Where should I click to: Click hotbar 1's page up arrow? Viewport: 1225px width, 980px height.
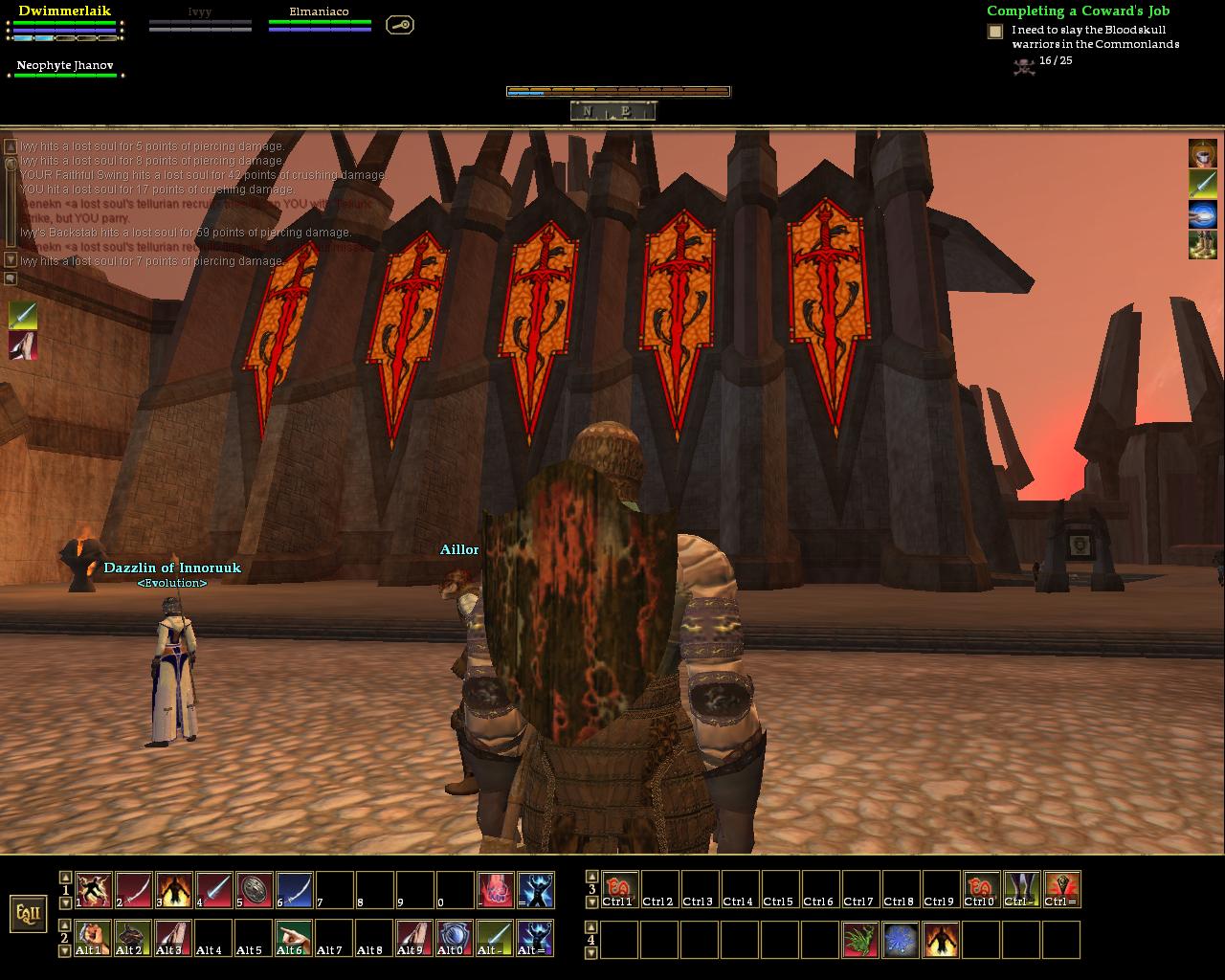65,877
